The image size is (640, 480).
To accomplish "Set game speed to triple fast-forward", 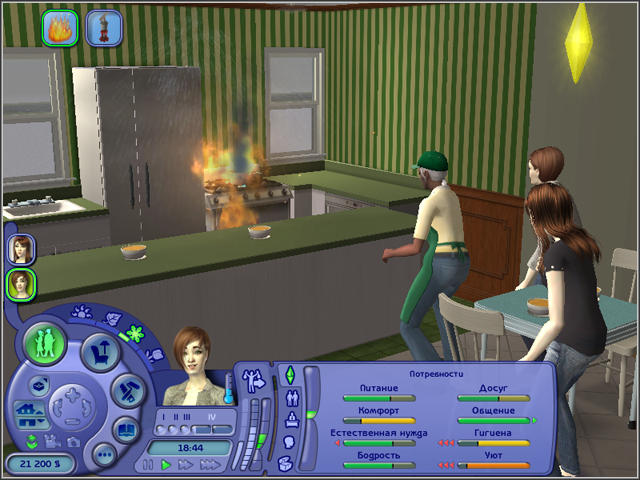I will pyautogui.click(x=211, y=465).
